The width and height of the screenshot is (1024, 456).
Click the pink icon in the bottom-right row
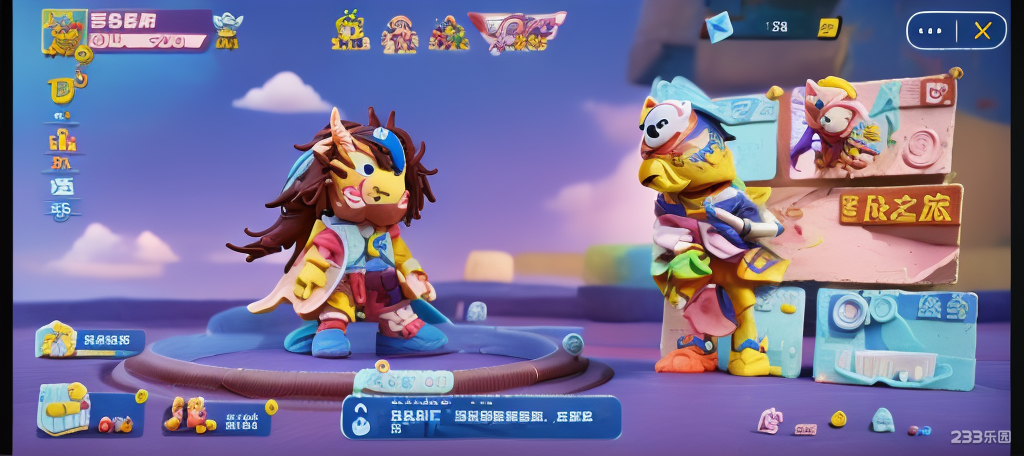pyautogui.click(x=769, y=420)
